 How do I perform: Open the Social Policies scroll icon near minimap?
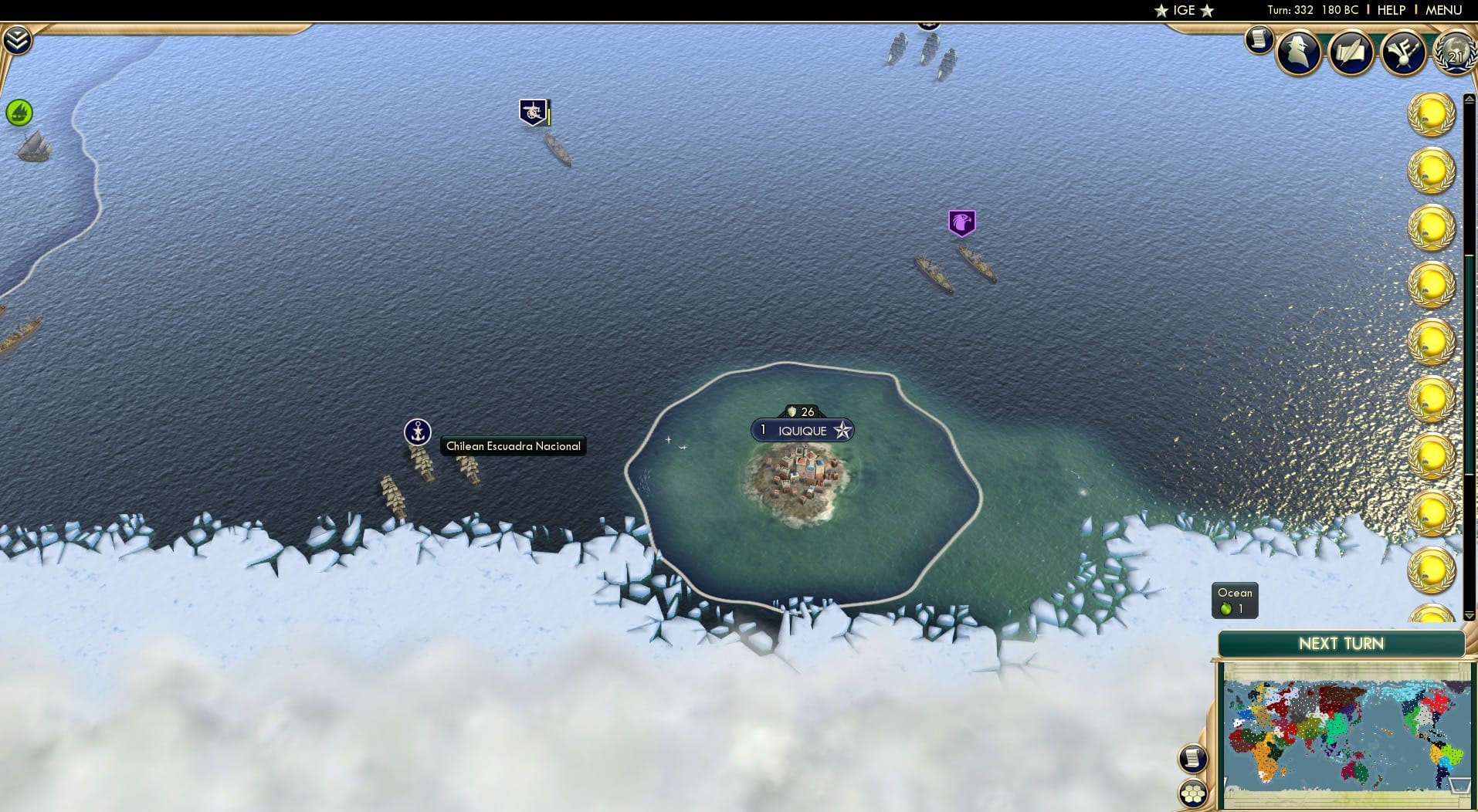pyautogui.click(x=1195, y=759)
